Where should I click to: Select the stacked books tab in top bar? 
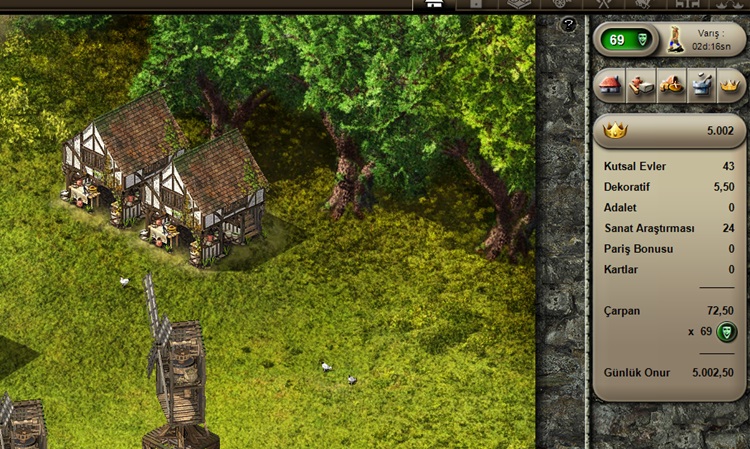point(518,4)
